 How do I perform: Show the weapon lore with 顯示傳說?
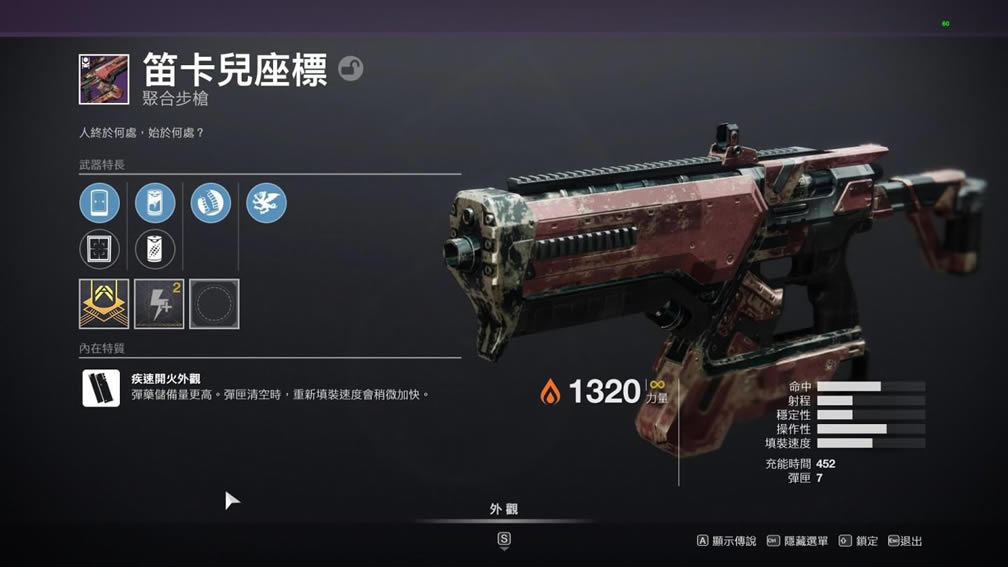727,541
